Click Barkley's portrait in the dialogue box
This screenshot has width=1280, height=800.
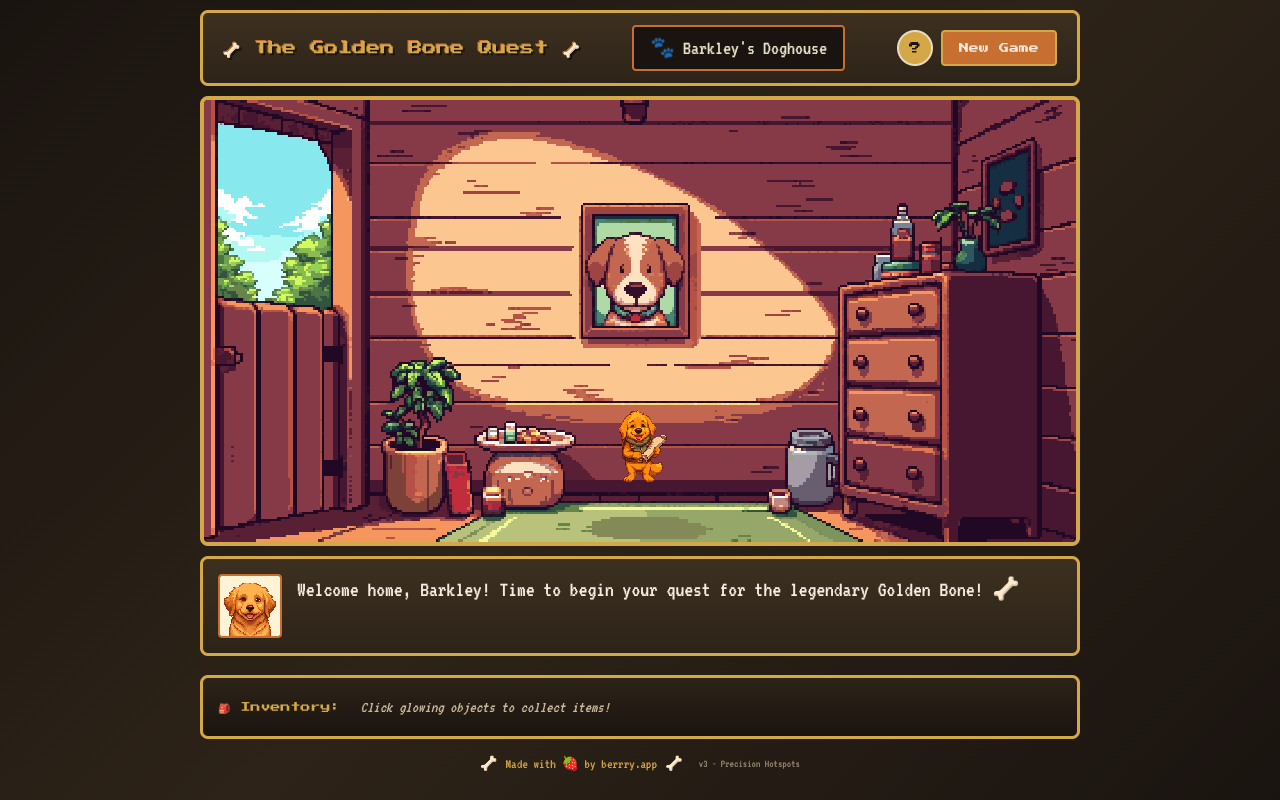250,606
